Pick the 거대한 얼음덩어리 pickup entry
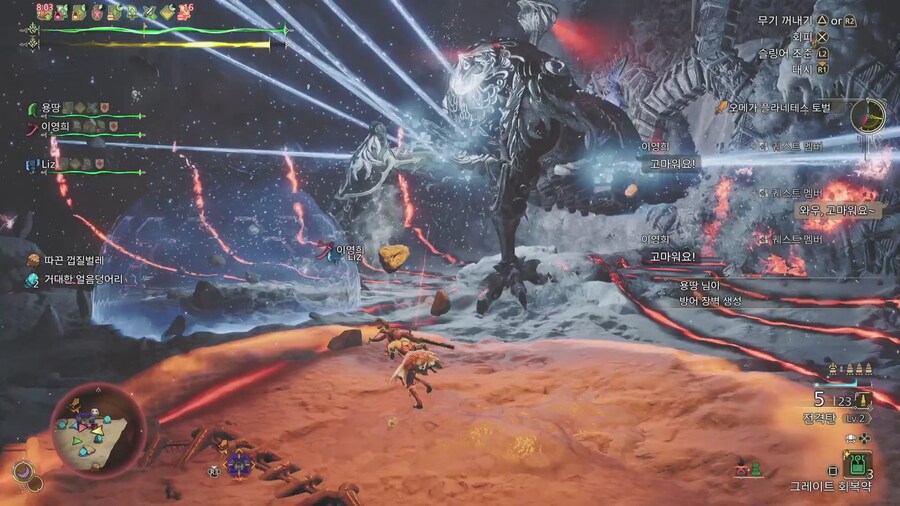The image size is (900, 506). [x=84, y=279]
